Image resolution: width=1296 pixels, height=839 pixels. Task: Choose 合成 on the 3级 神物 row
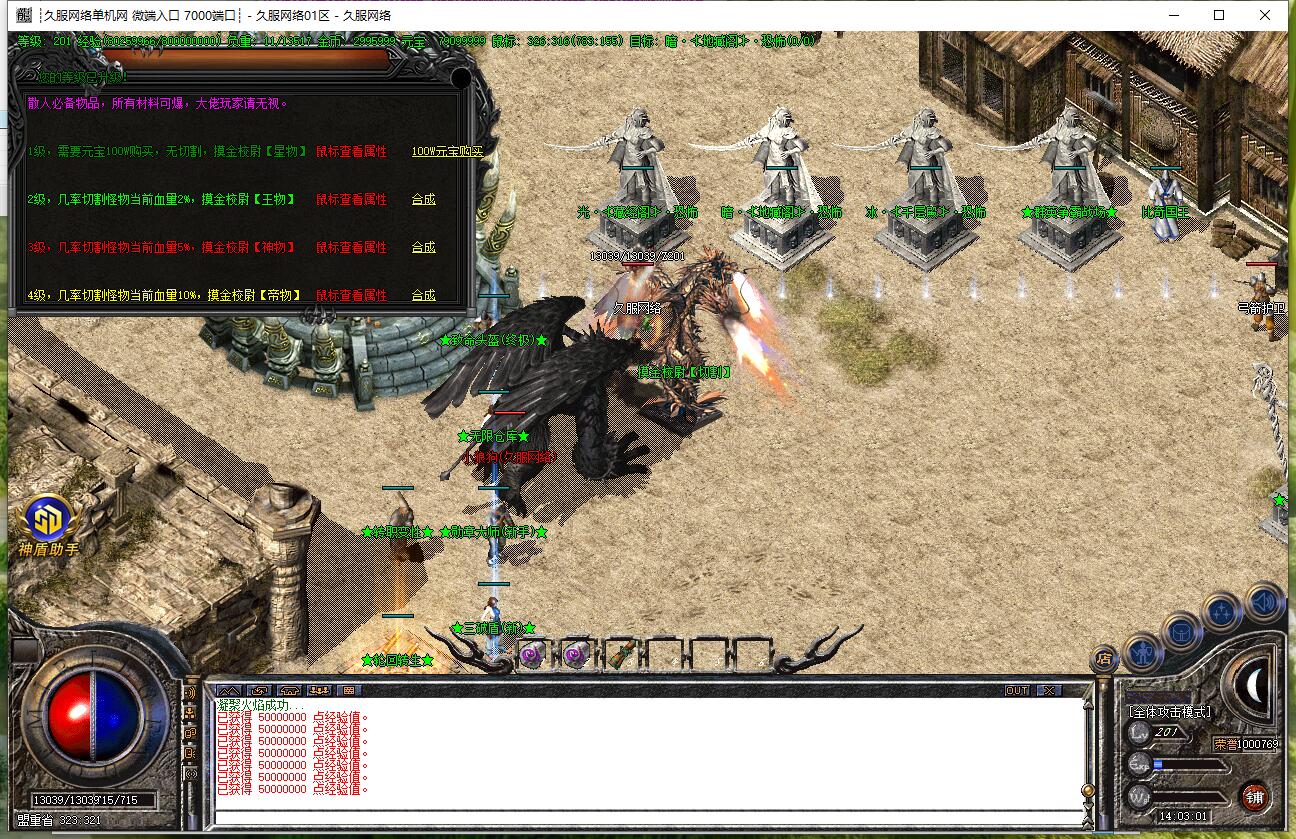coord(424,247)
